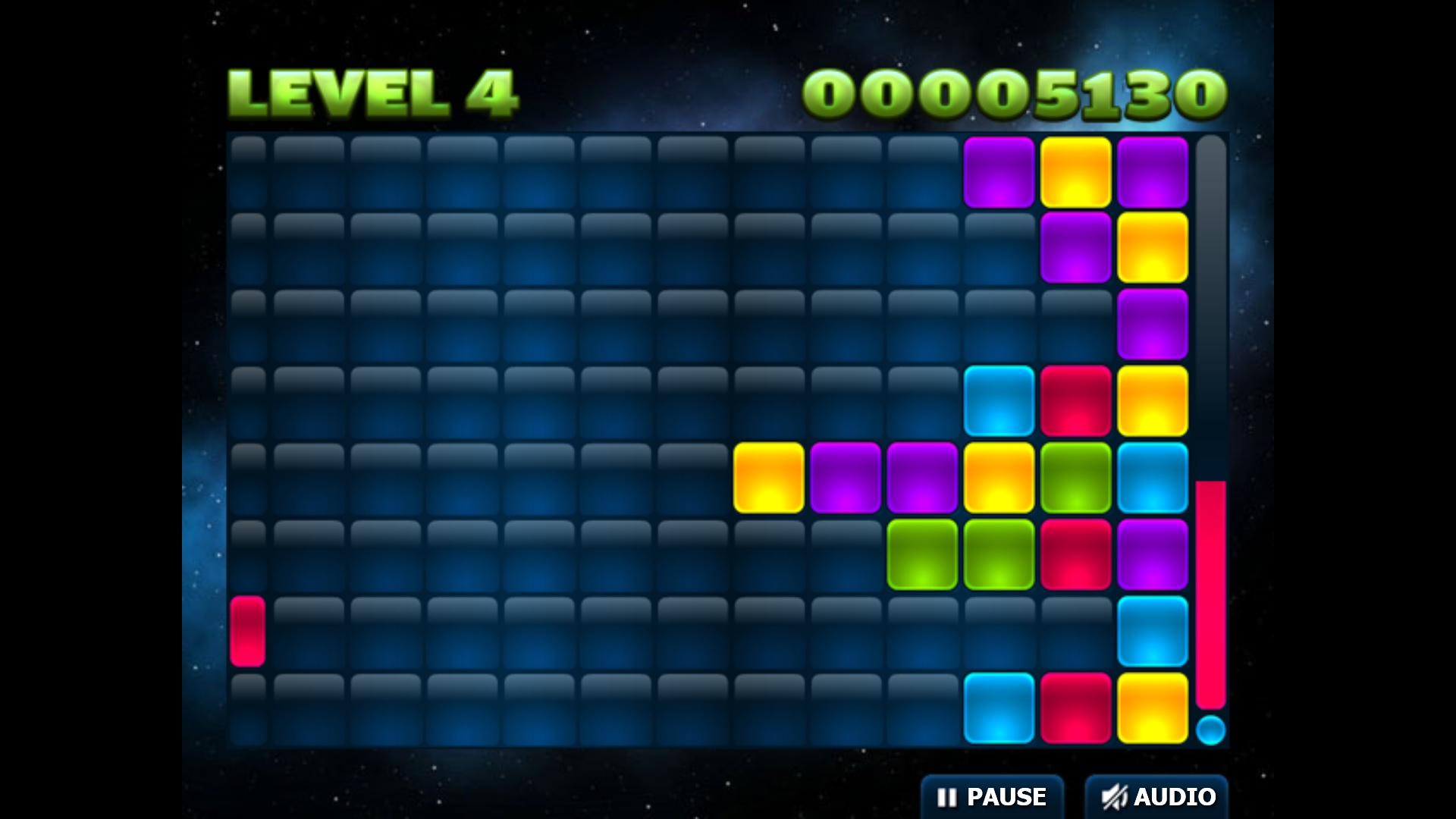Click the pink vertical progress bar
This screenshot has height=819, width=1456.
(x=1211, y=591)
